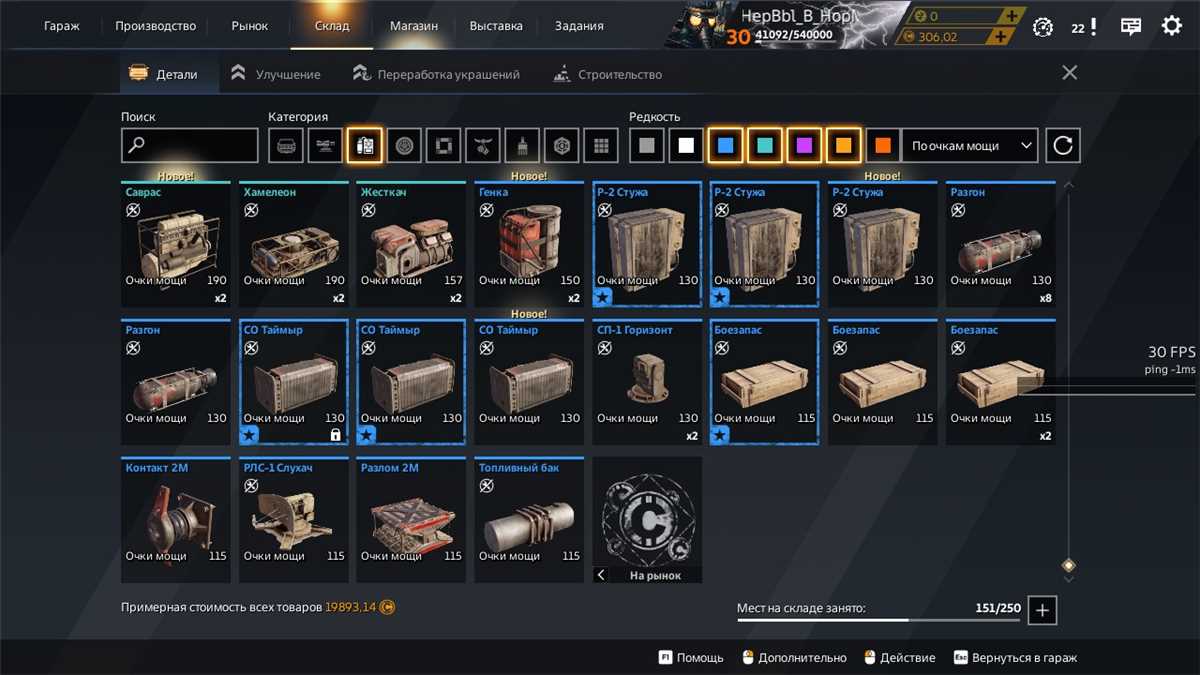Toggle the purple rarity filter
Image resolution: width=1200 pixels, height=675 pixels.
click(804, 146)
